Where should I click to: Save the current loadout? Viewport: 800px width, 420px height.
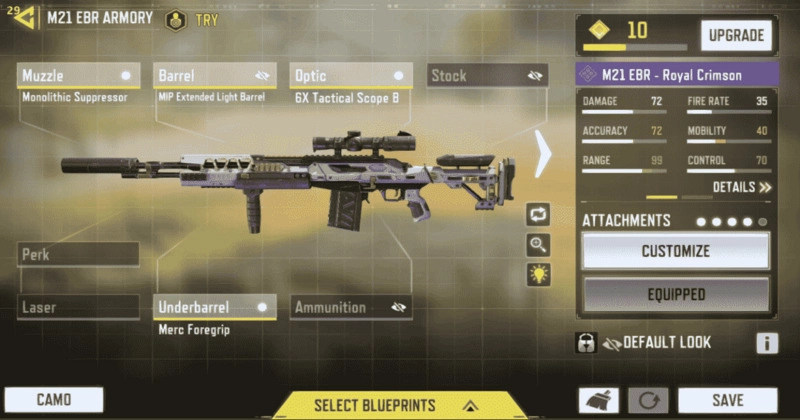(727, 400)
